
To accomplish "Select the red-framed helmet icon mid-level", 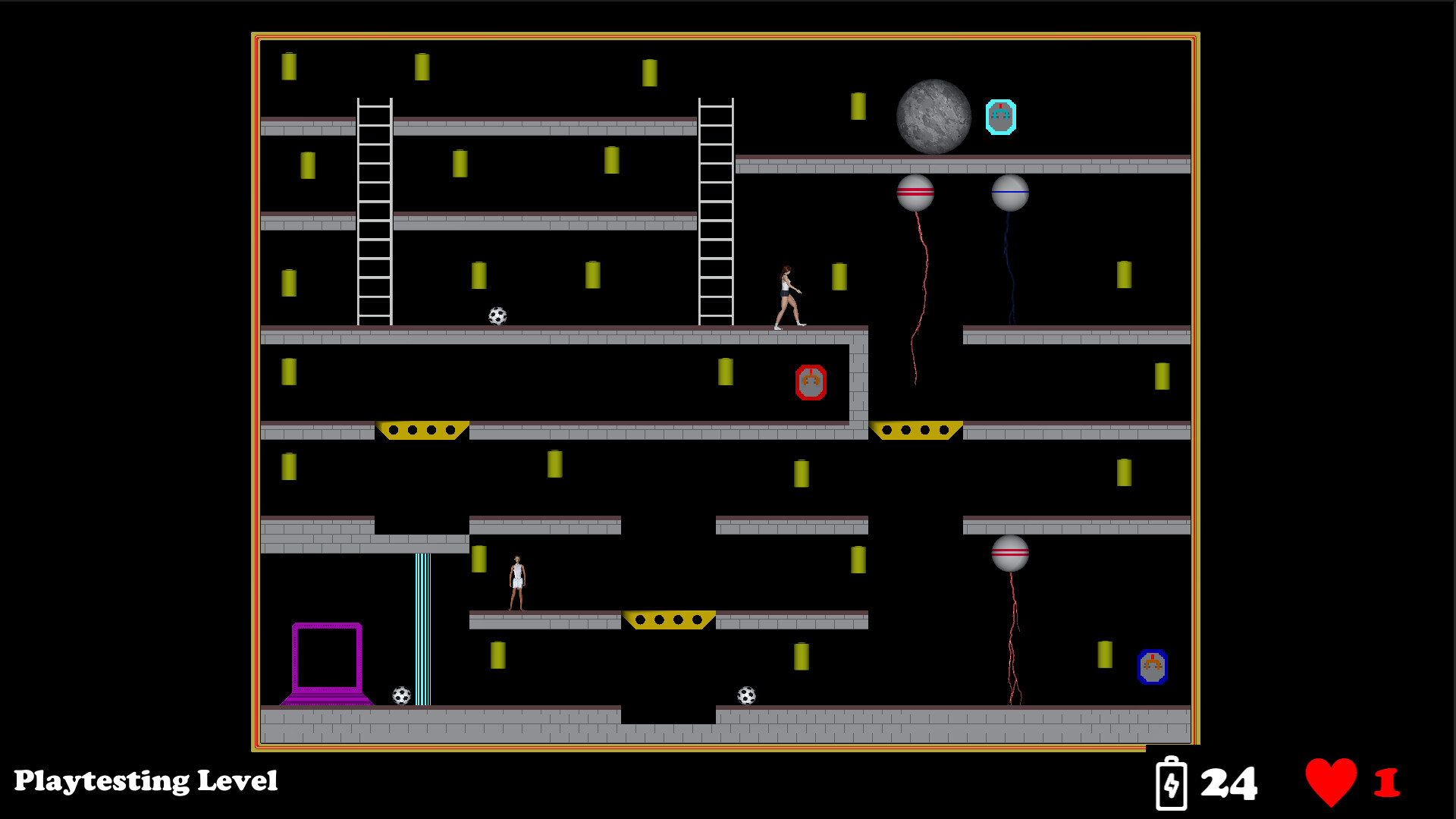I will click(x=812, y=381).
